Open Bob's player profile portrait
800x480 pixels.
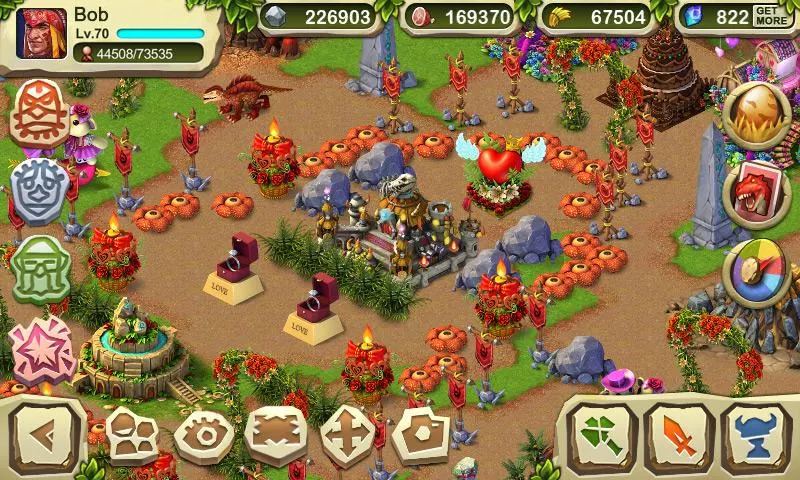[x=44, y=33]
